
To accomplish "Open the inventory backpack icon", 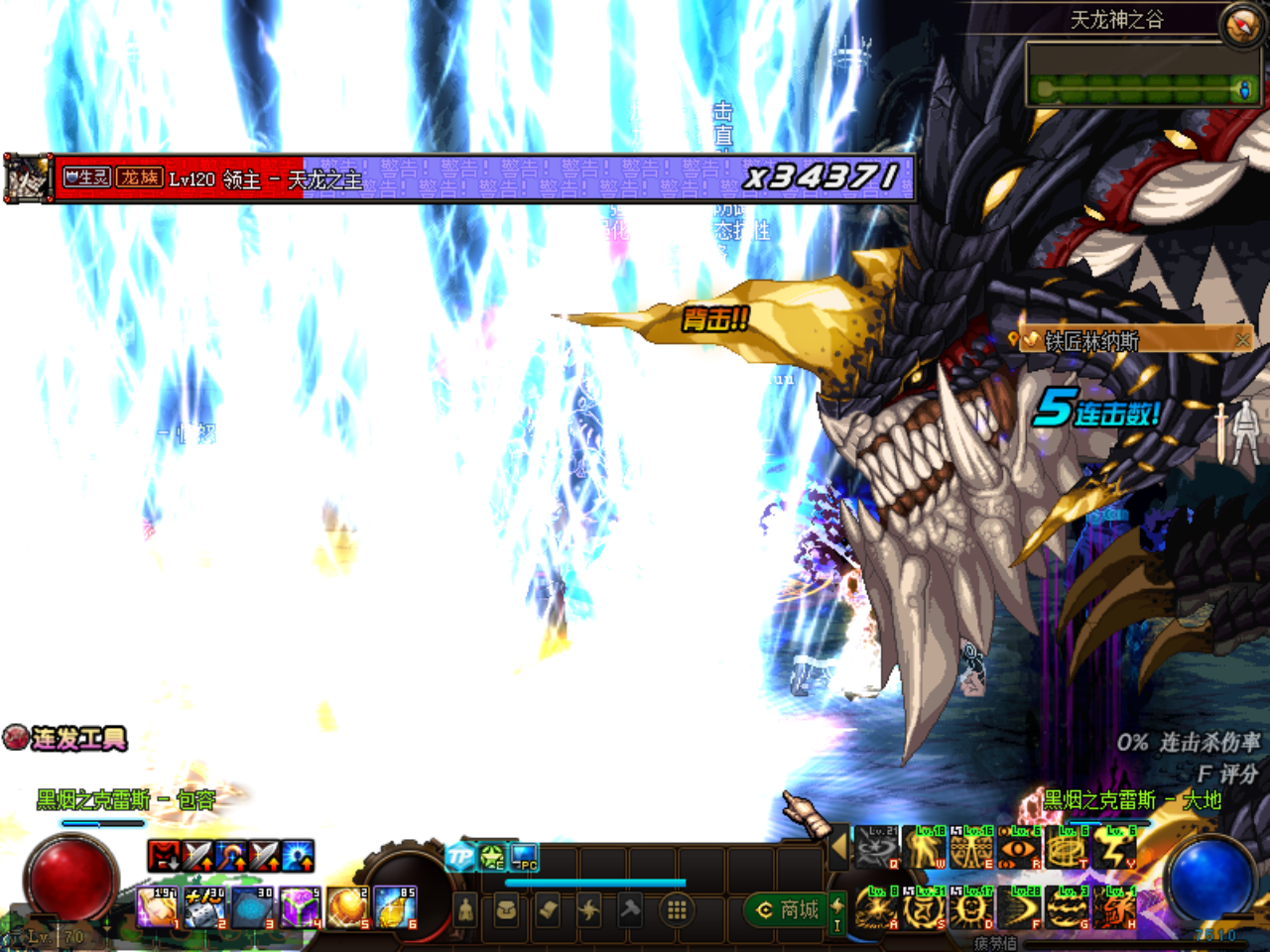I will [508, 908].
